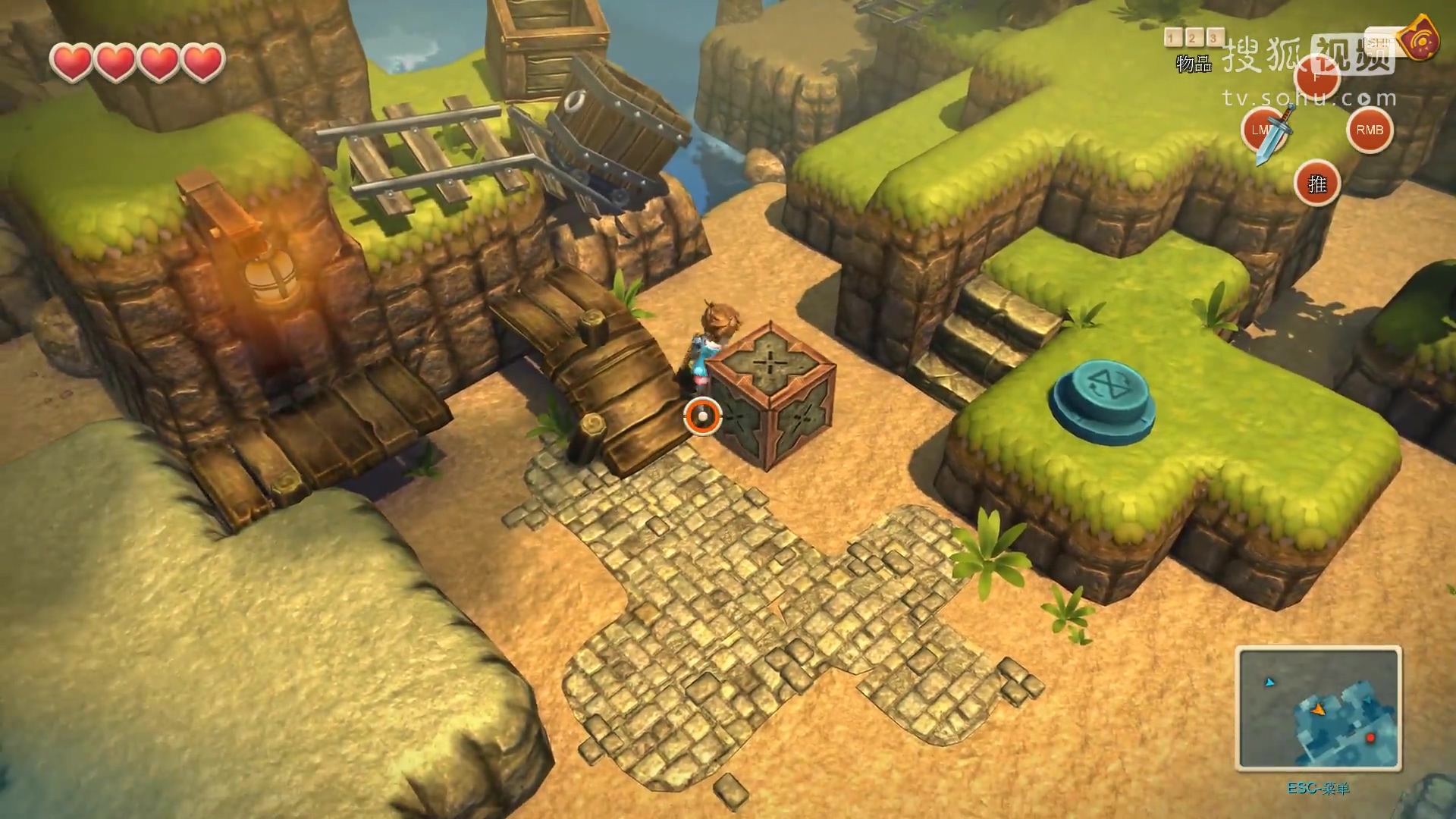The image size is (1456, 819).
Task: Click the red dot marker on the minimap
Action: pos(1370,737)
